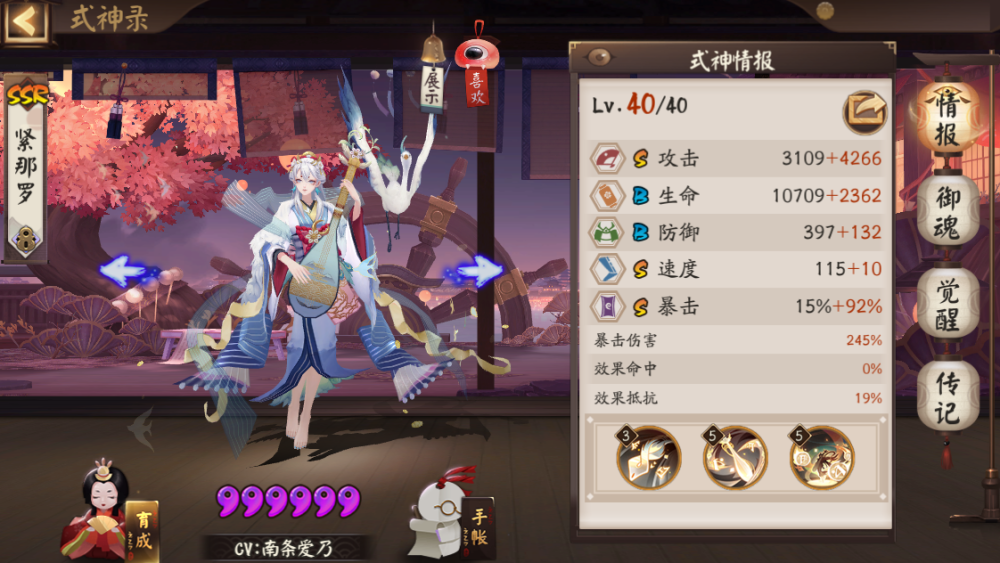Viewport: 1000px width, 563px height.
Task: Tap the 展示 display bell tag
Action: tap(432, 82)
